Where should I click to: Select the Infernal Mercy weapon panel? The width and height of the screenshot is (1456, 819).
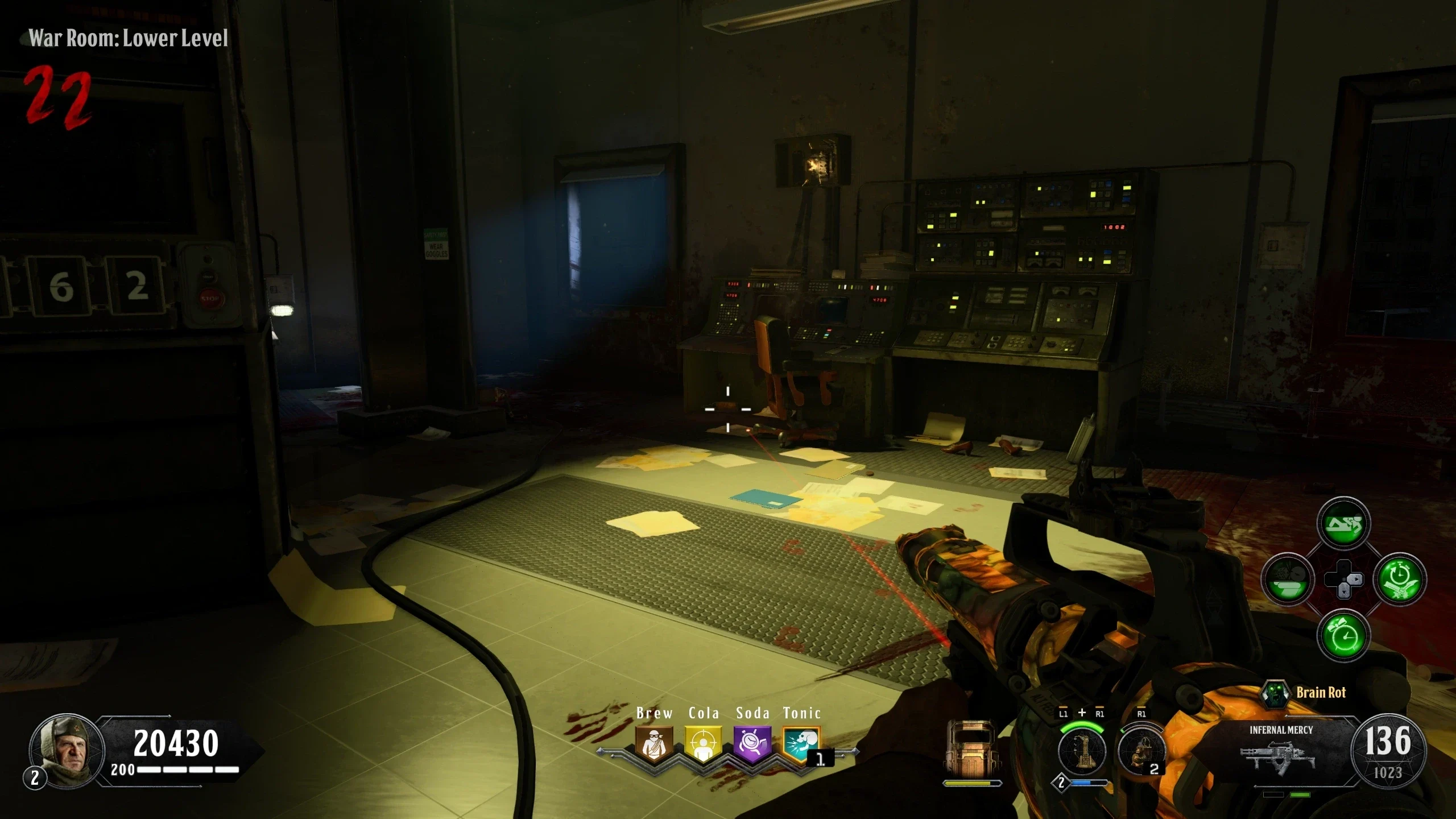point(1281,751)
